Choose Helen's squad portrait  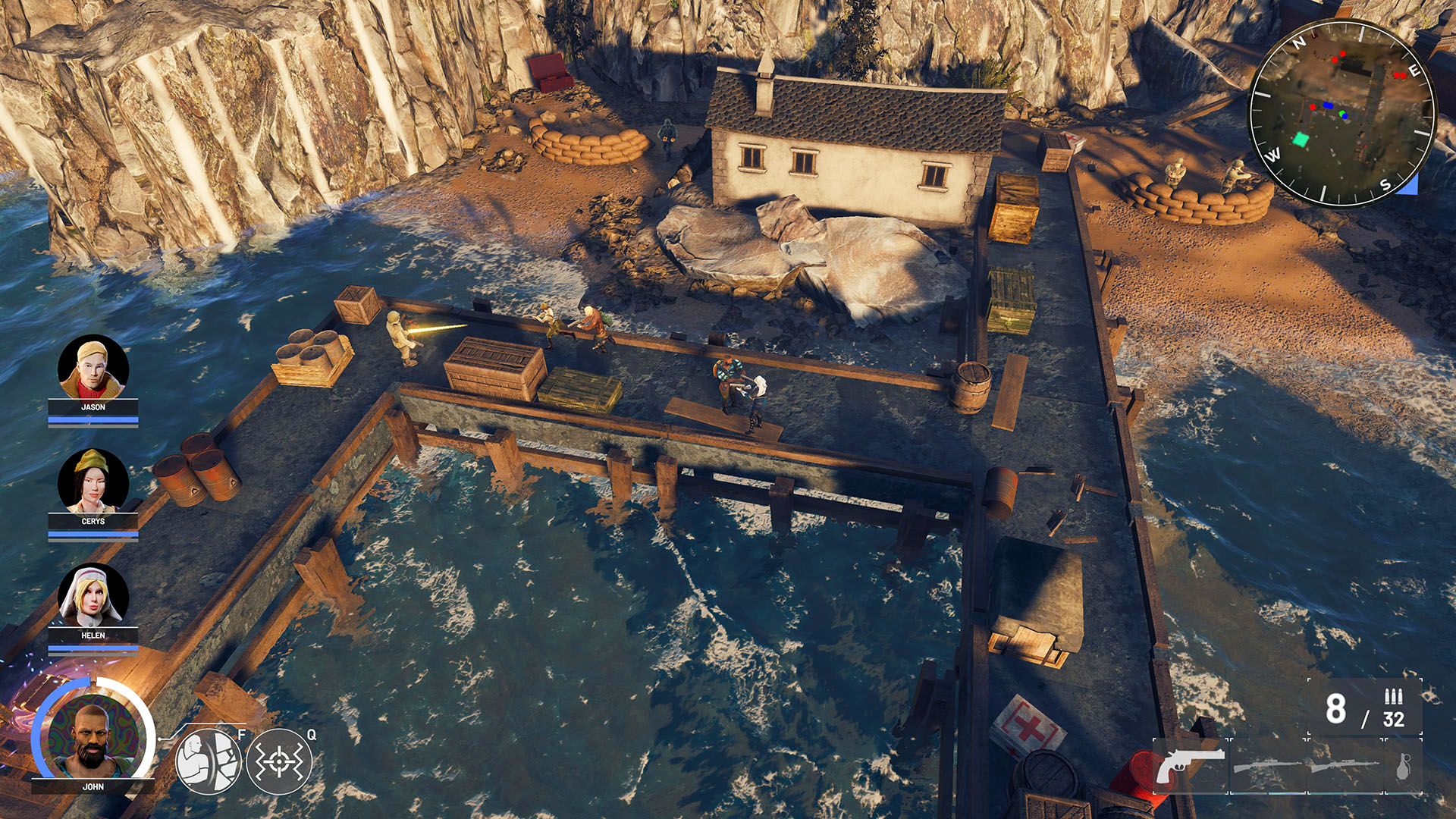[x=93, y=597]
